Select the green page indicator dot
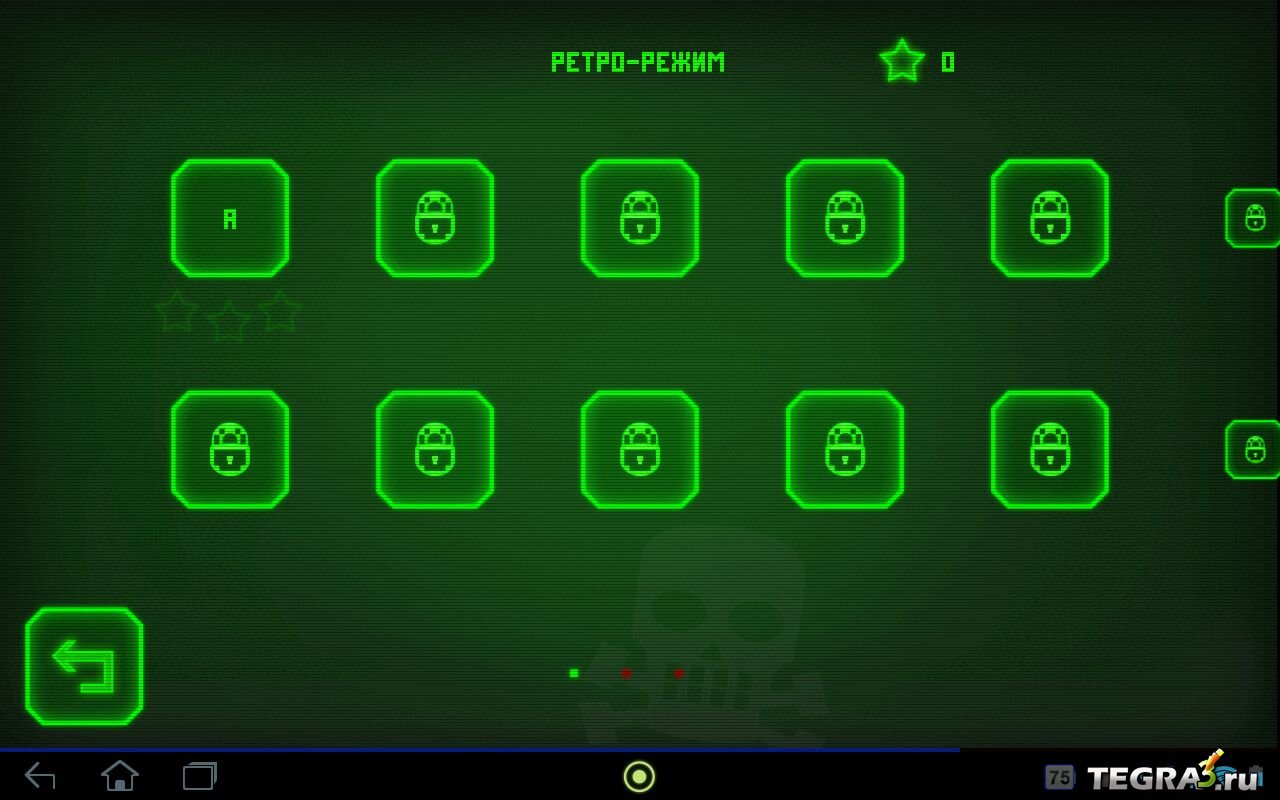Image resolution: width=1280 pixels, height=800 pixels. pos(574,673)
